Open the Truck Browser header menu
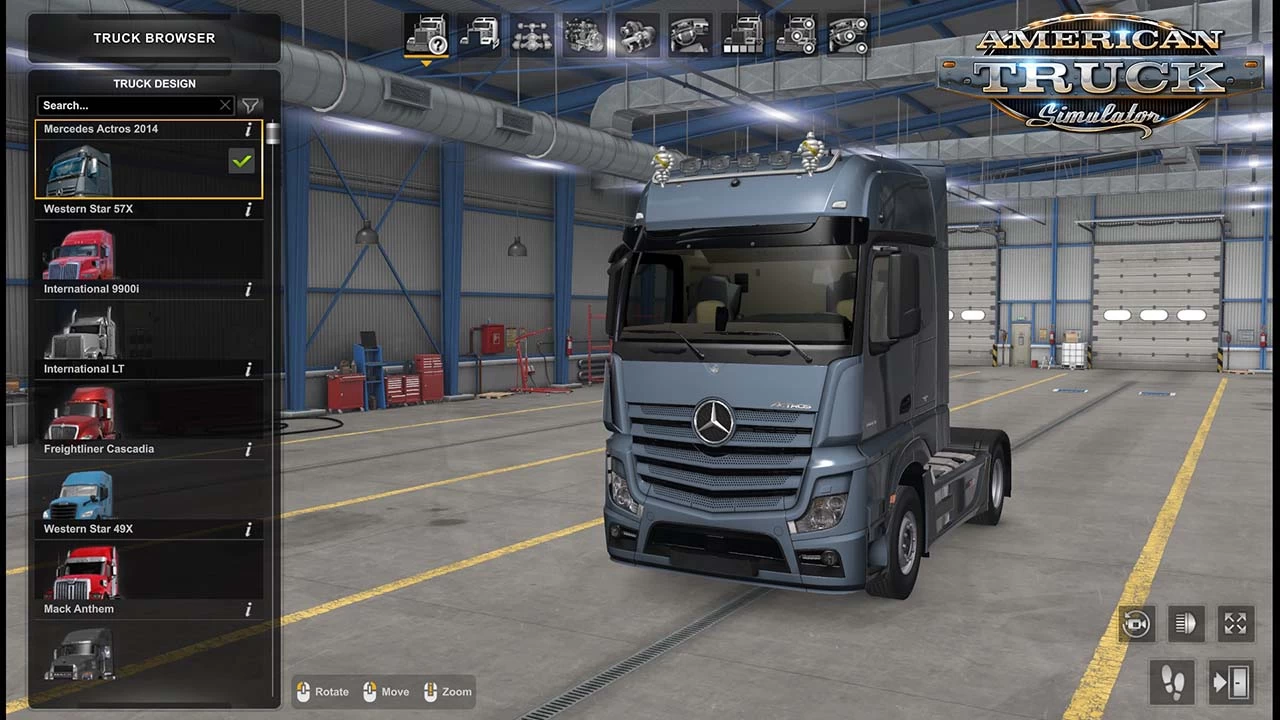The height and width of the screenshot is (720, 1280). 154,38
